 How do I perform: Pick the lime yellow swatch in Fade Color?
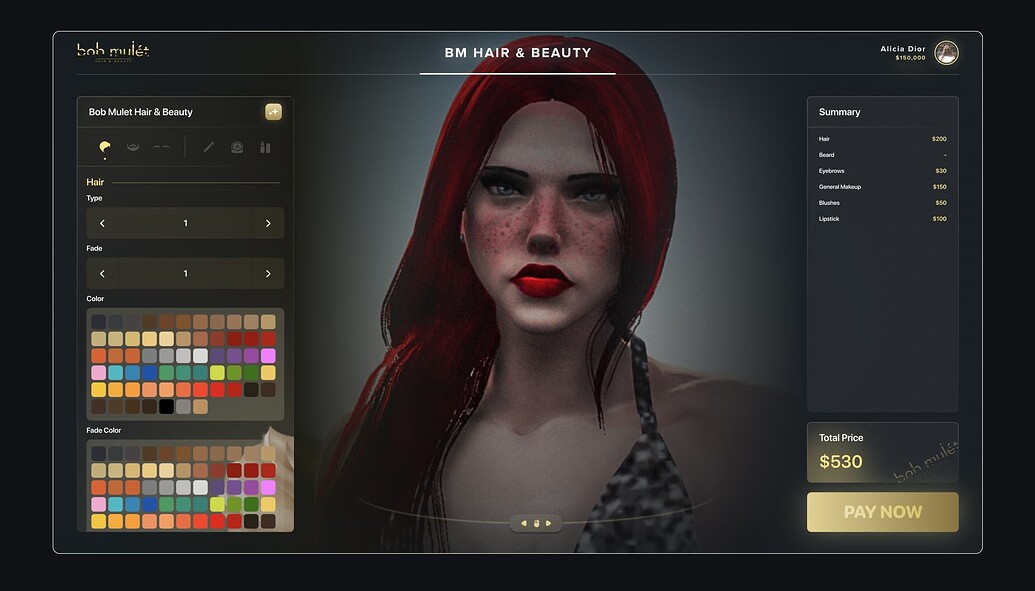(x=217, y=504)
